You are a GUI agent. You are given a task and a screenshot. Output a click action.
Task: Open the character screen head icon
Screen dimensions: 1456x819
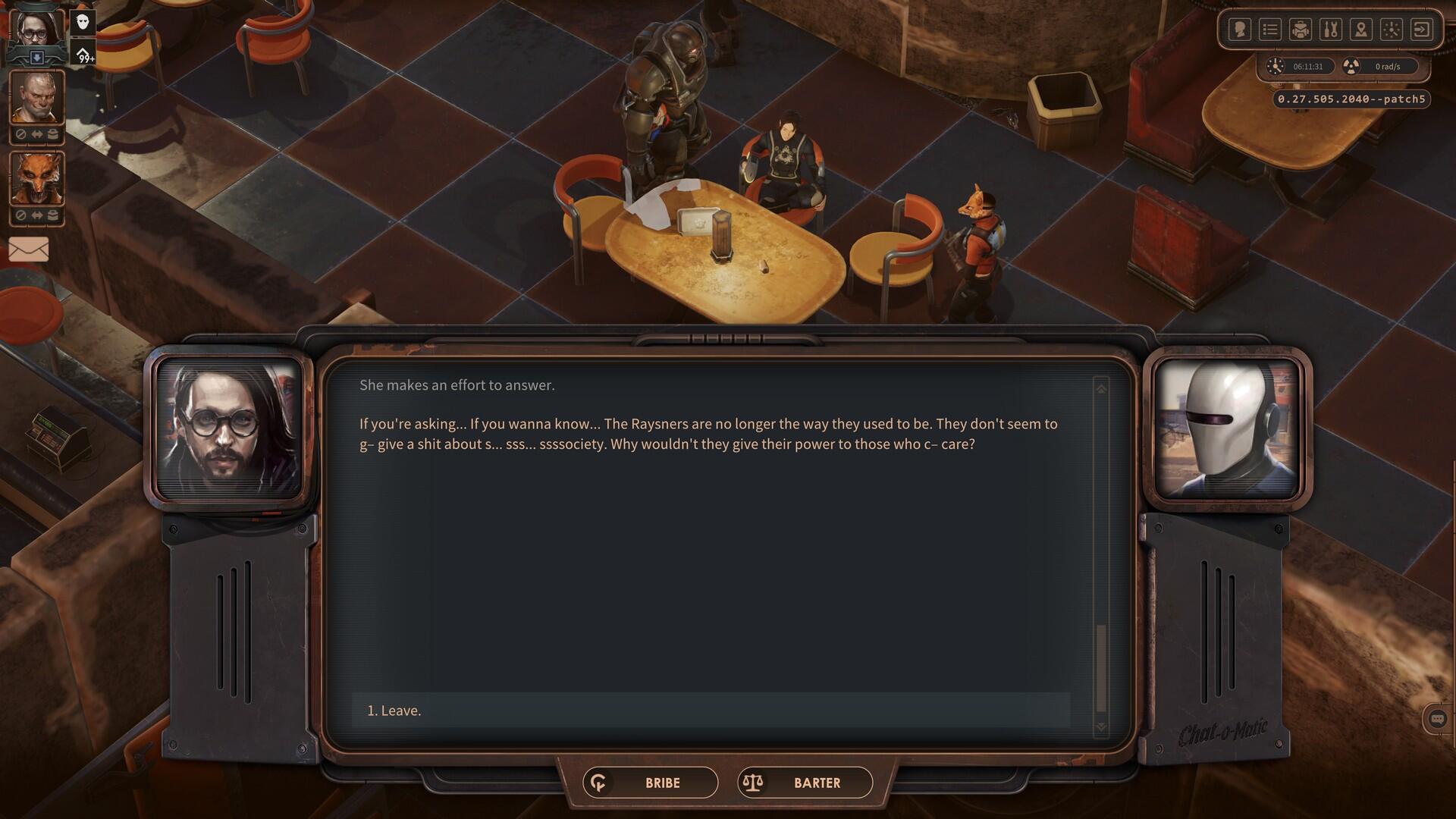(1239, 30)
